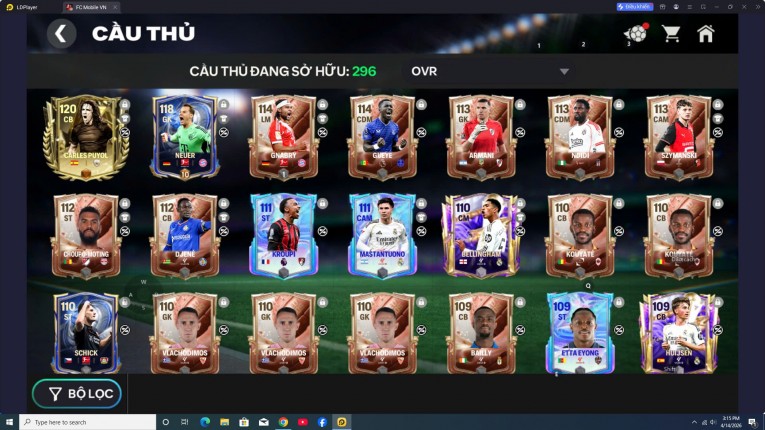Screen dimensions: 765x430
Task: Select the Carles Puyol 120 card
Action: tap(85, 138)
